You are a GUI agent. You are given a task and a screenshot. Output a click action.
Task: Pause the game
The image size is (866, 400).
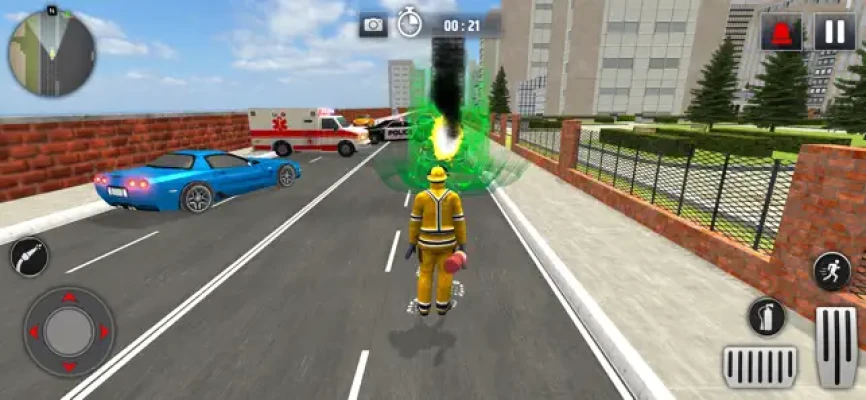pos(834,31)
